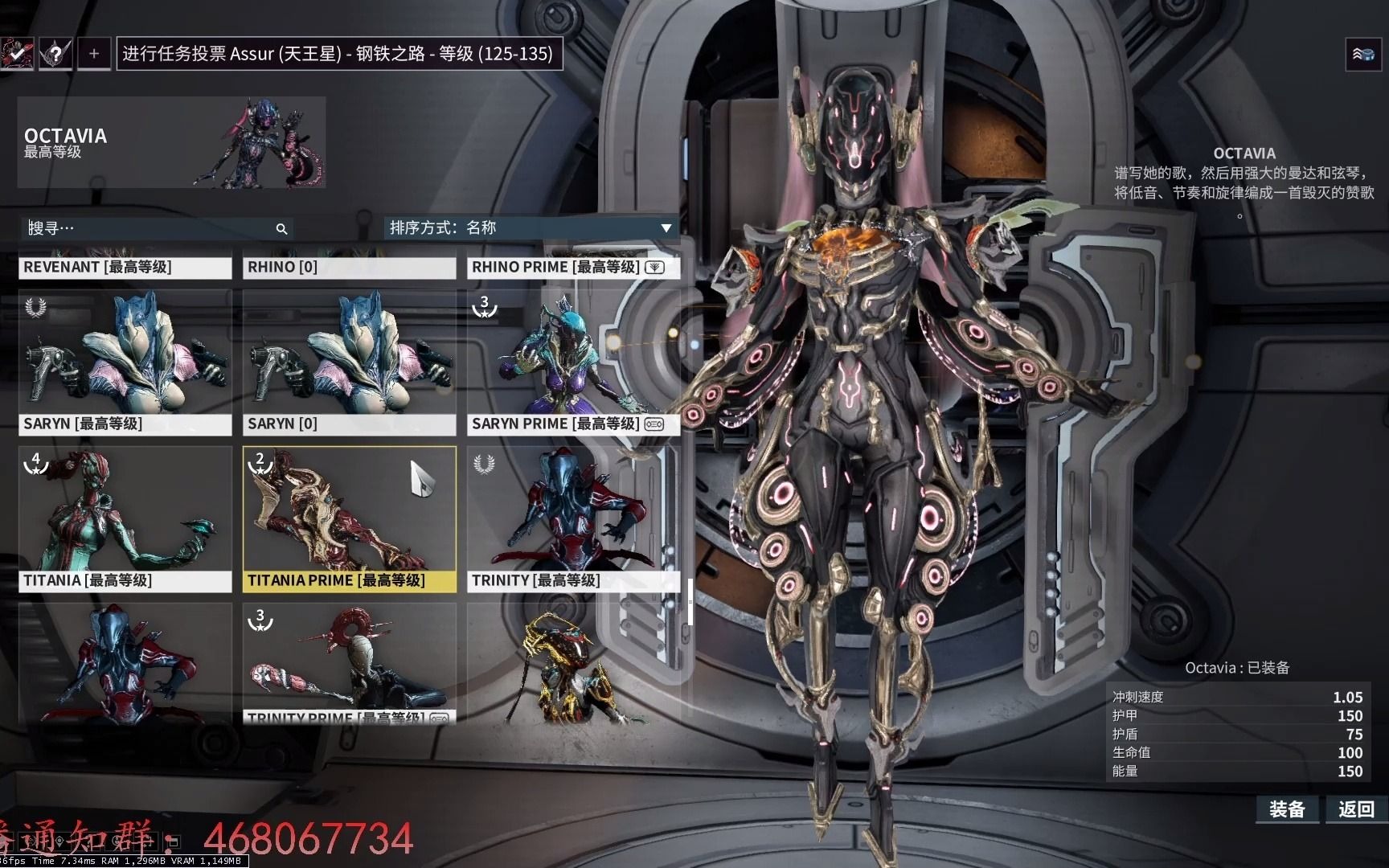Open the top-right corner icon
Image resolution: width=1389 pixels, height=868 pixels.
1362,55
